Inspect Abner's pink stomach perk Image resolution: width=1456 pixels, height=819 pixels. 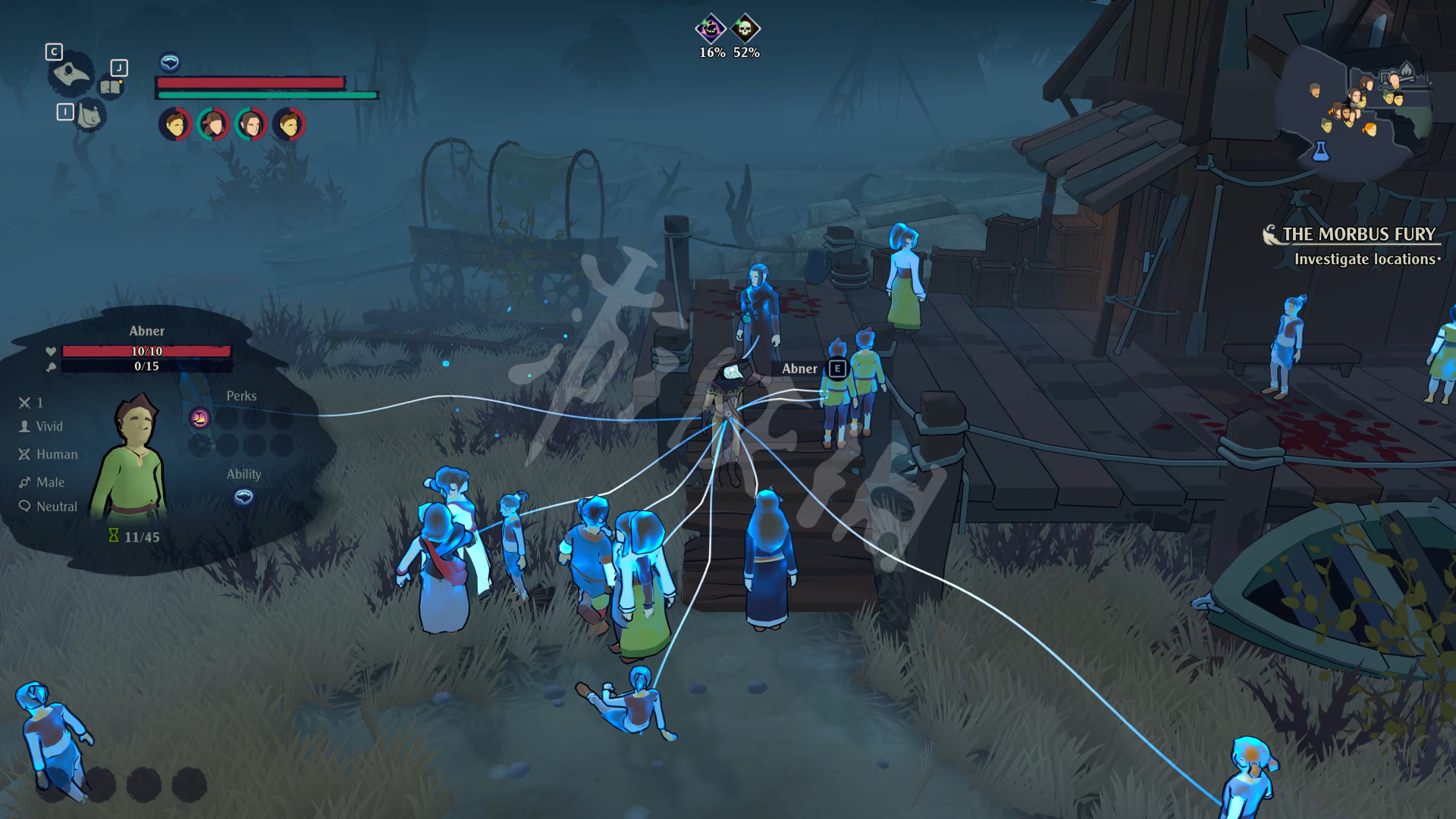pos(200,418)
